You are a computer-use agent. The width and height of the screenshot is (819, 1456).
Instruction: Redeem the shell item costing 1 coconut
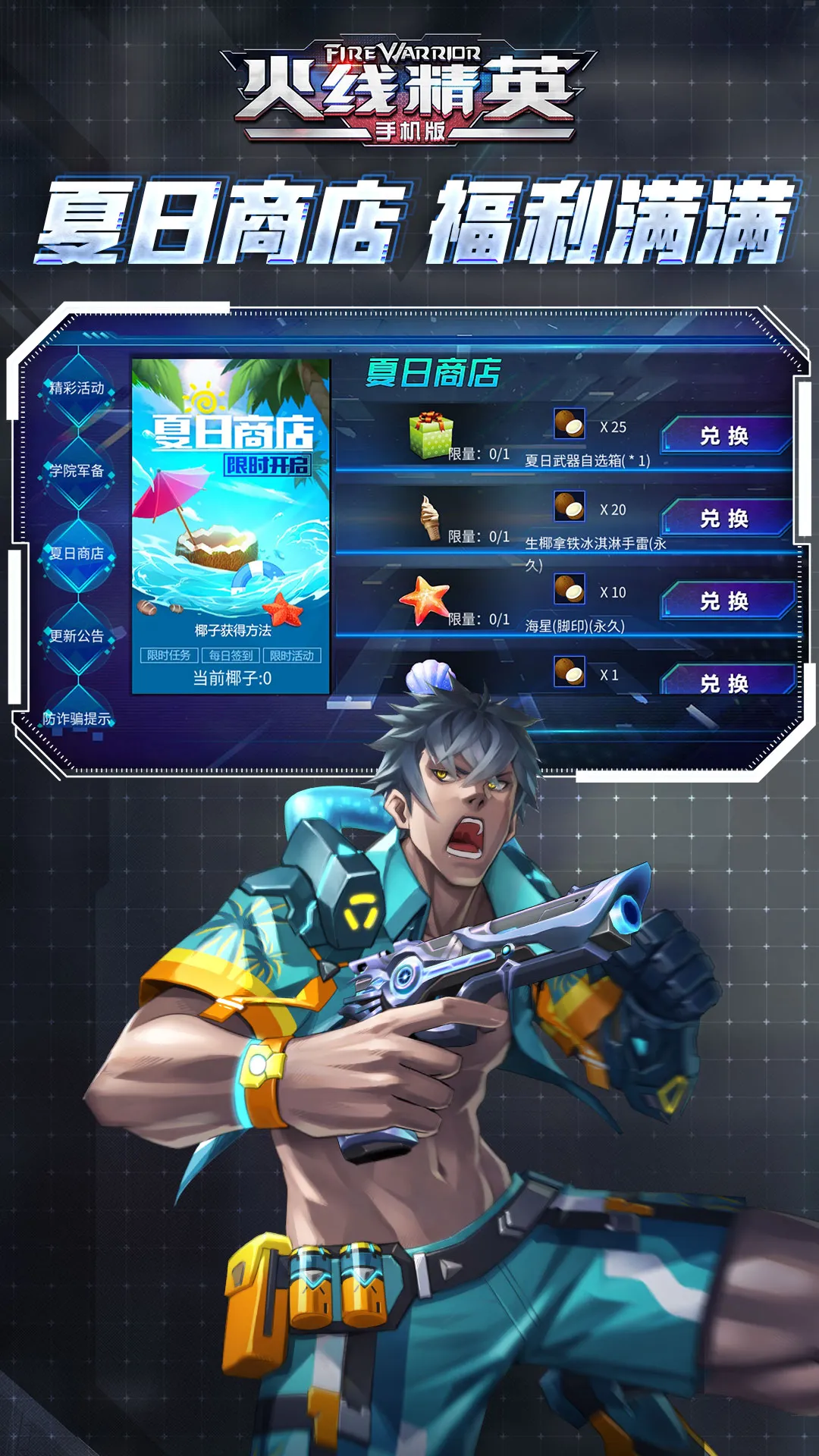point(725,682)
